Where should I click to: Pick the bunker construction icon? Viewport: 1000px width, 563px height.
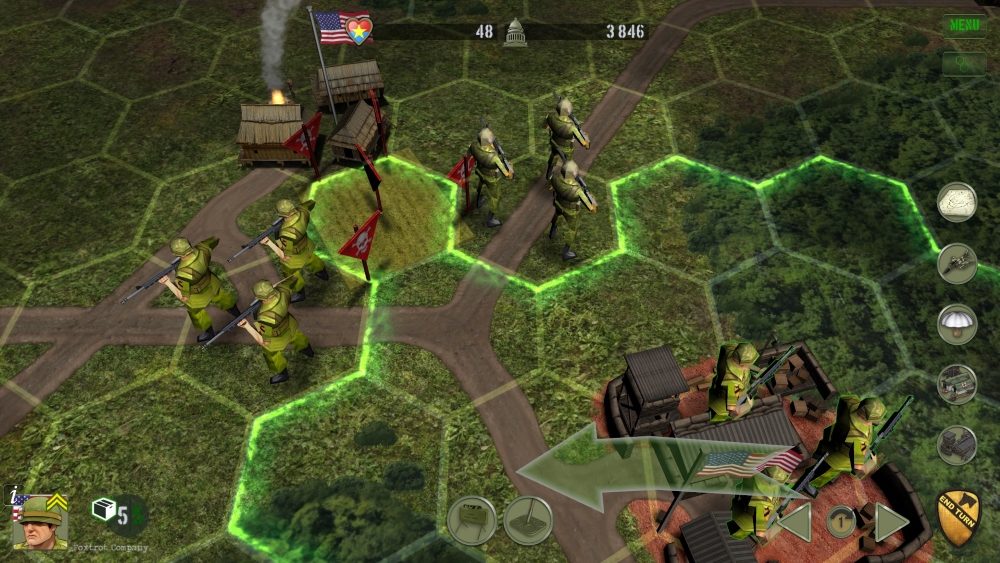pos(957,445)
